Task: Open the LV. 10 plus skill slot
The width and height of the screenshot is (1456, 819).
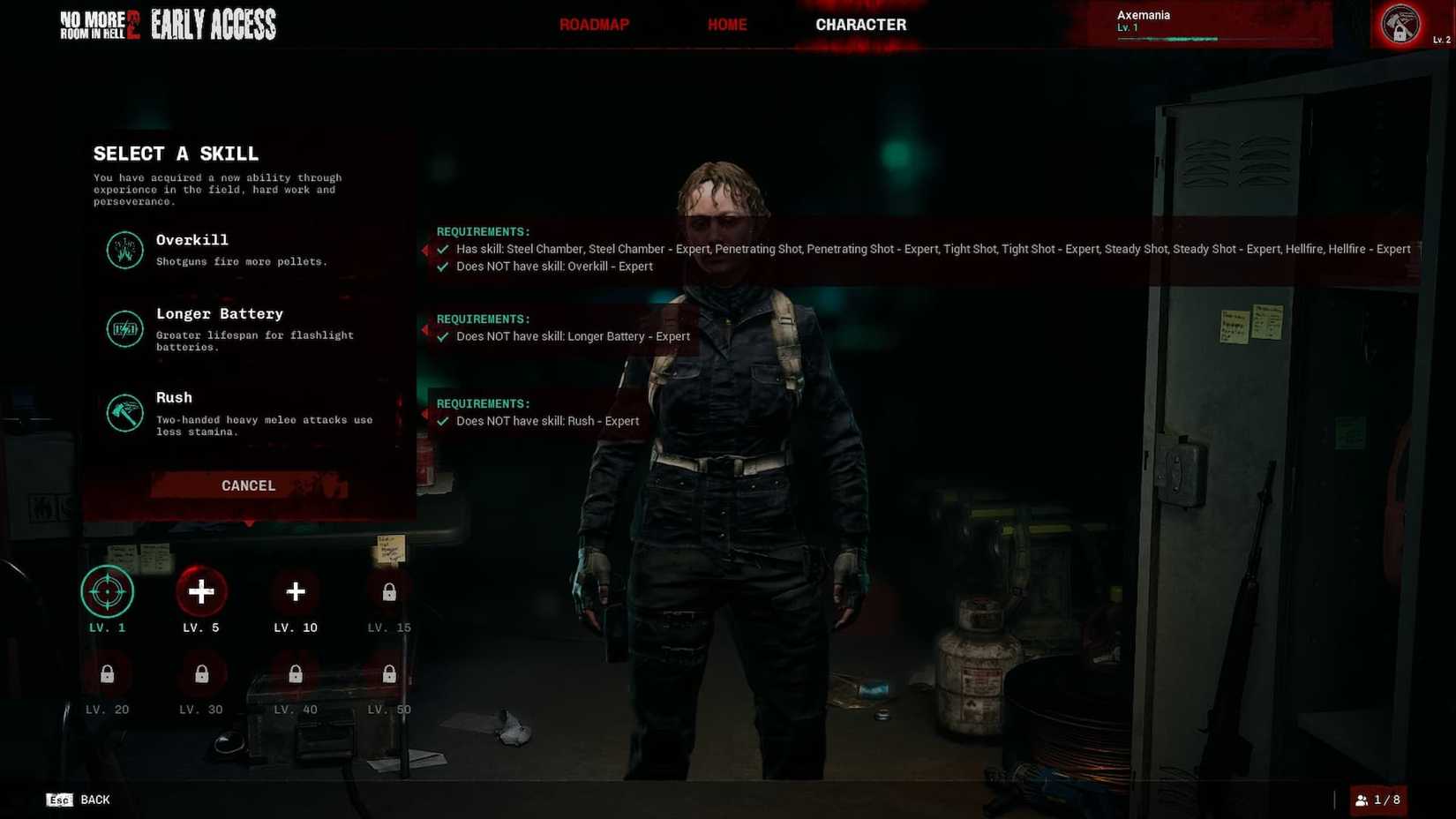Action: pos(295,592)
